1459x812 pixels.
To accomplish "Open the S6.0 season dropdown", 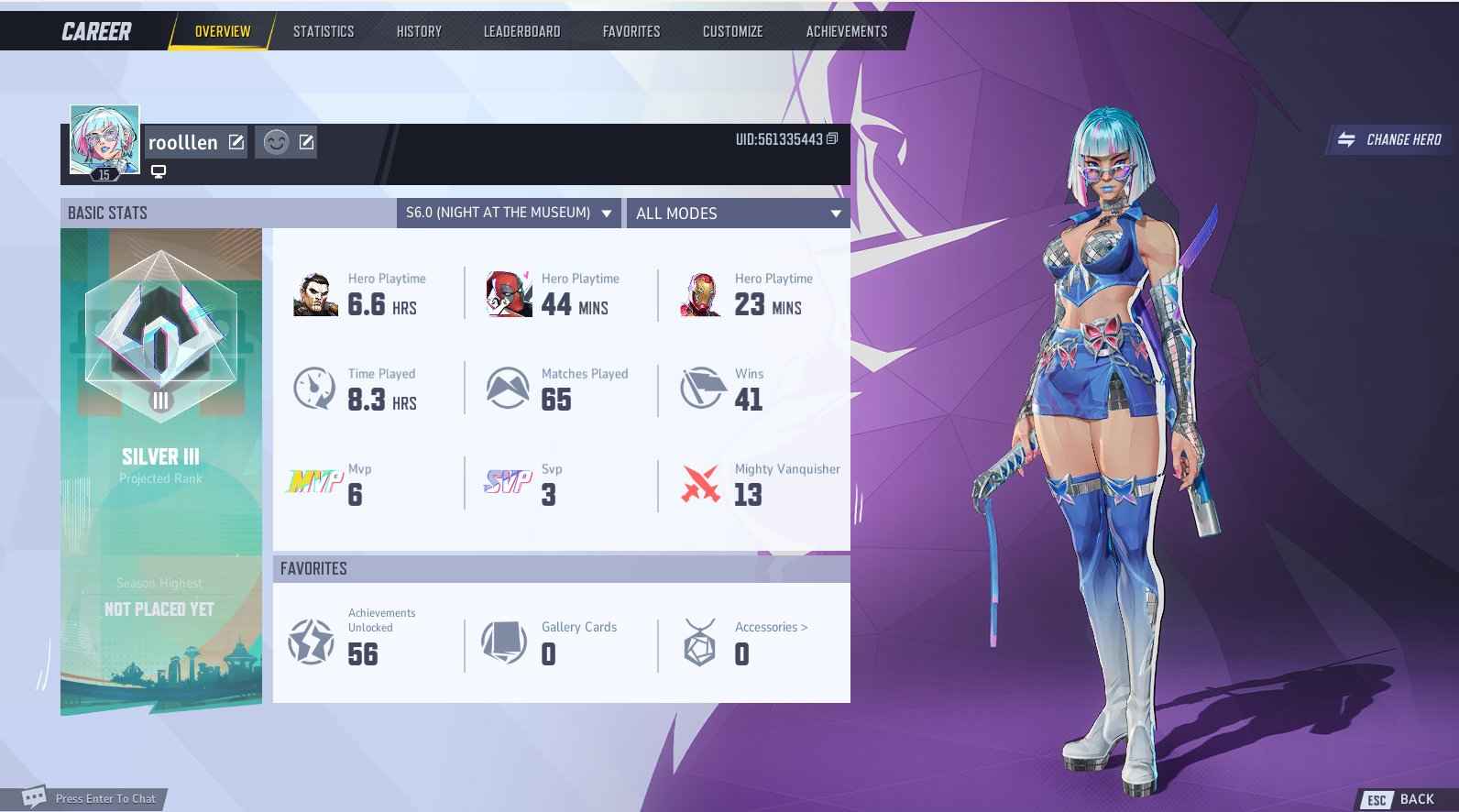I will [x=509, y=213].
